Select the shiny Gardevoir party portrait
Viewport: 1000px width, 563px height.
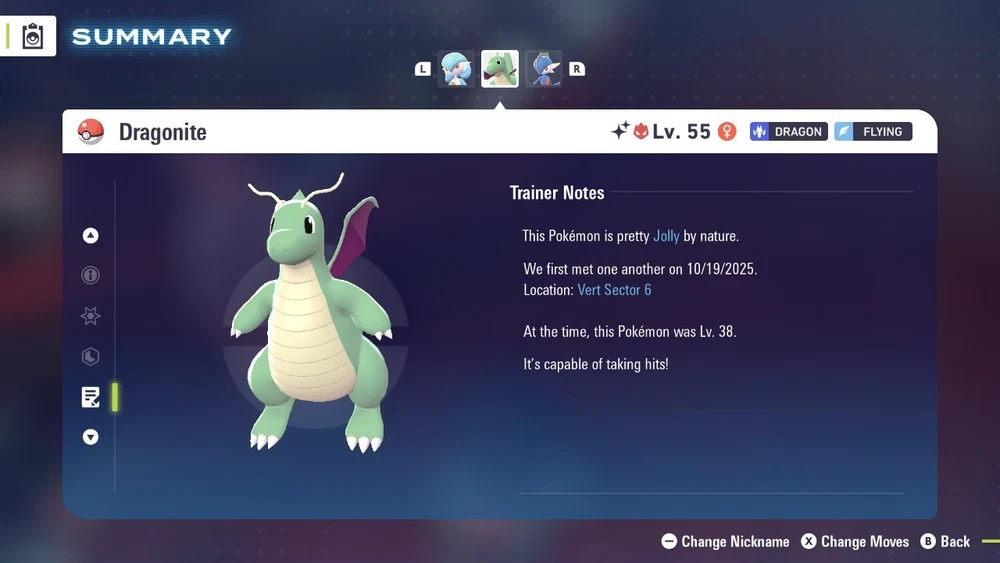click(456, 69)
